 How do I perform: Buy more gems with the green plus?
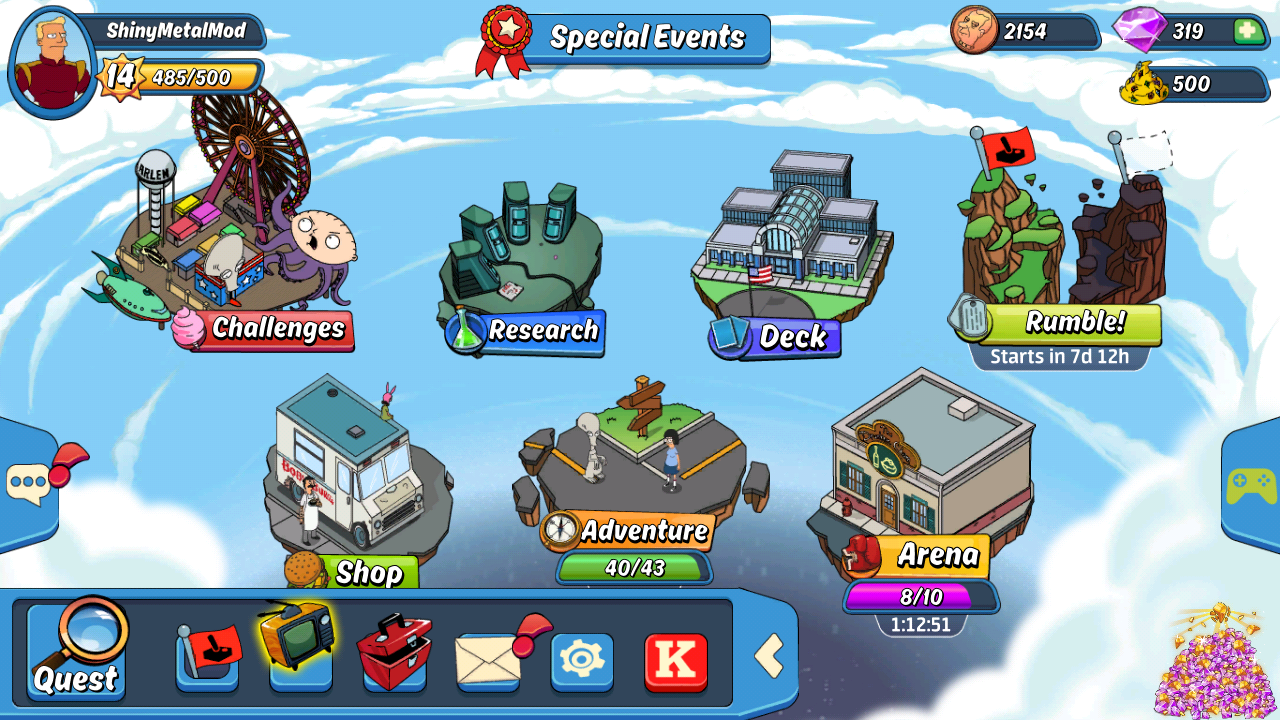tap(1248, 31)
